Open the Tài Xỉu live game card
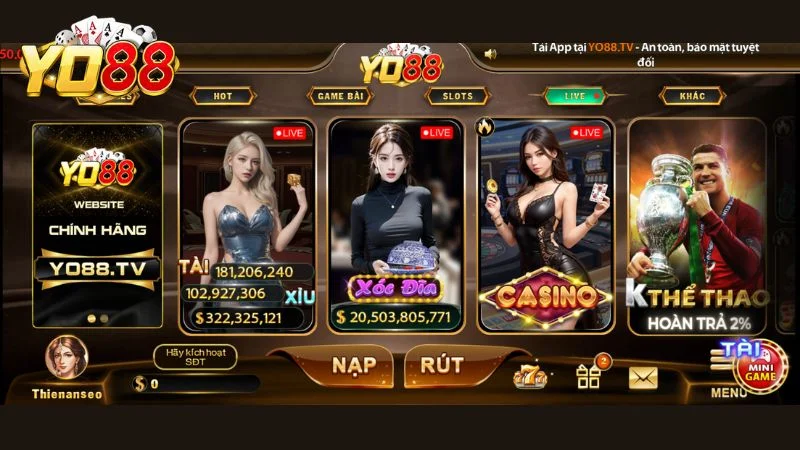Viewport: 800px width, 450px height. pos(248,226)
